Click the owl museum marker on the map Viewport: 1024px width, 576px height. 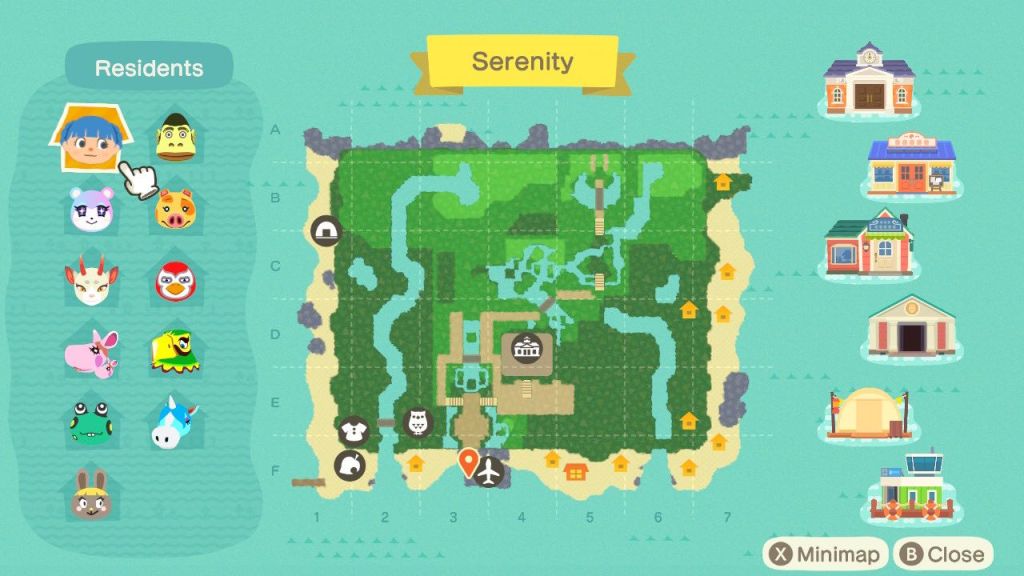(x=417, y=422)
